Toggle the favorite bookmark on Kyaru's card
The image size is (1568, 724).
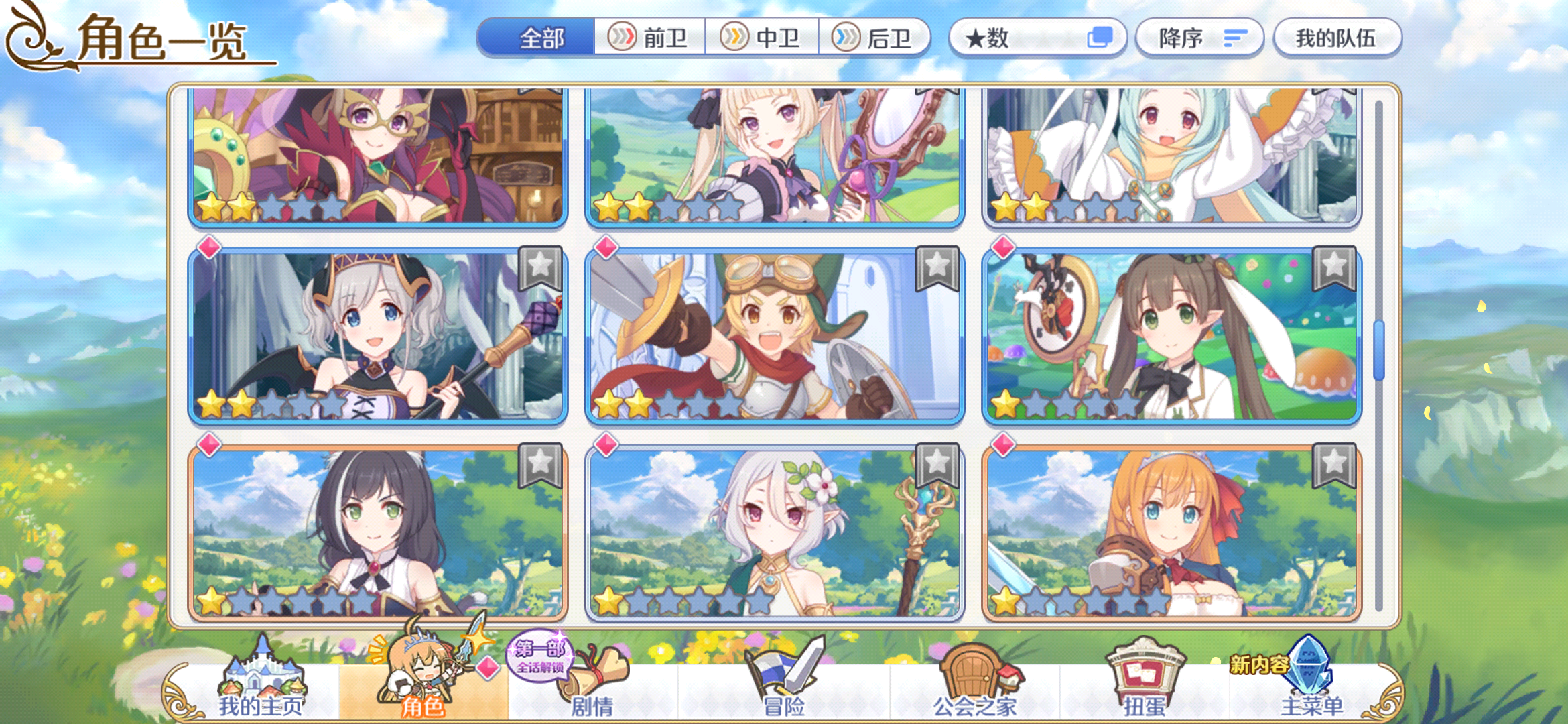[544, 467]
